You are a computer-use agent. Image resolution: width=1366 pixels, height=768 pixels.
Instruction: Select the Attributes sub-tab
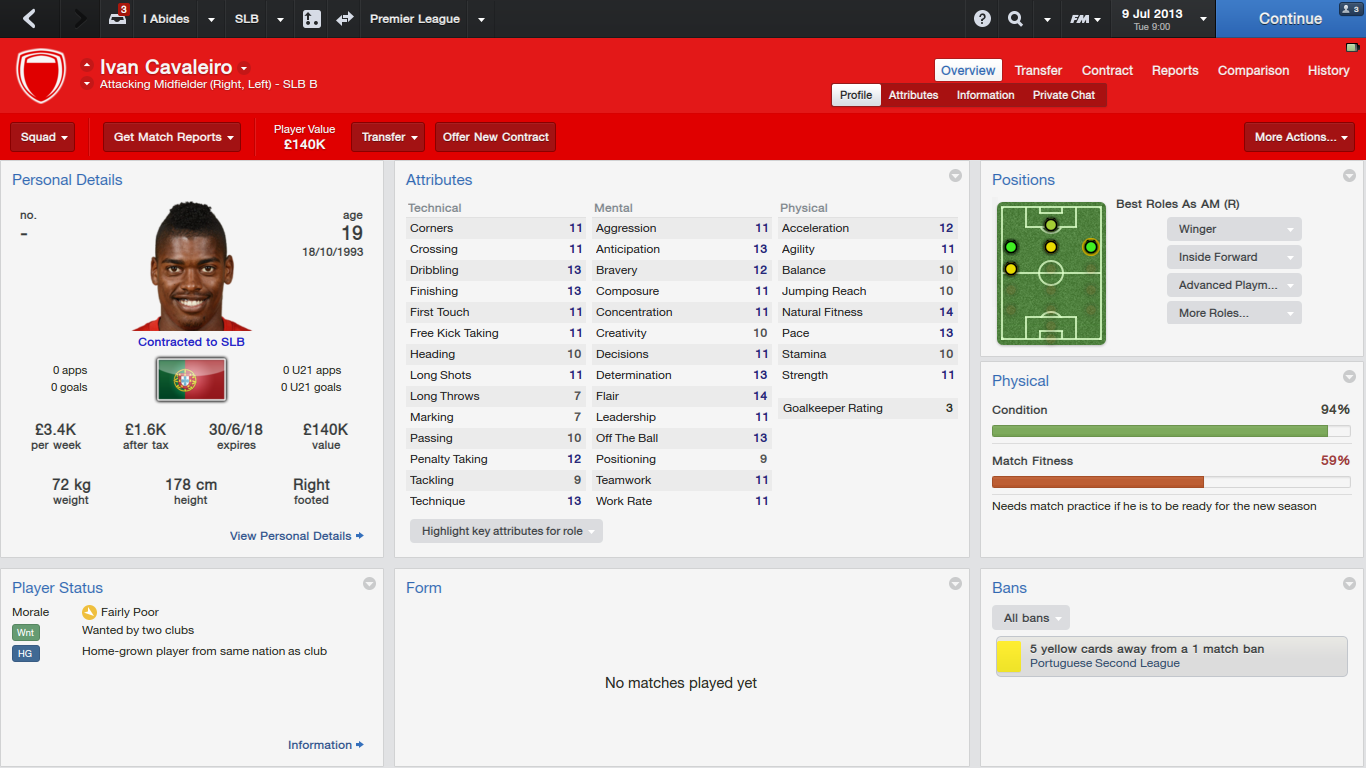913,95
